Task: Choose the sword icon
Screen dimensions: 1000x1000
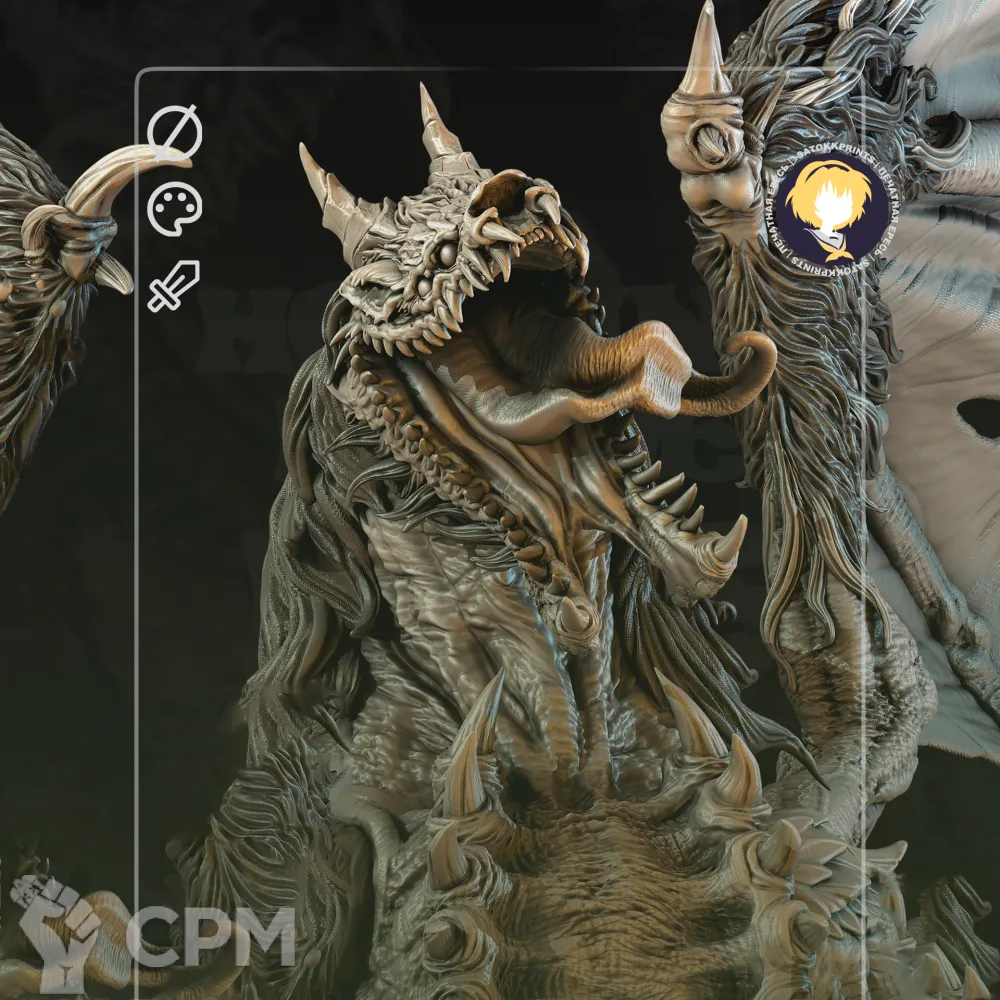Action: (174, 286)
